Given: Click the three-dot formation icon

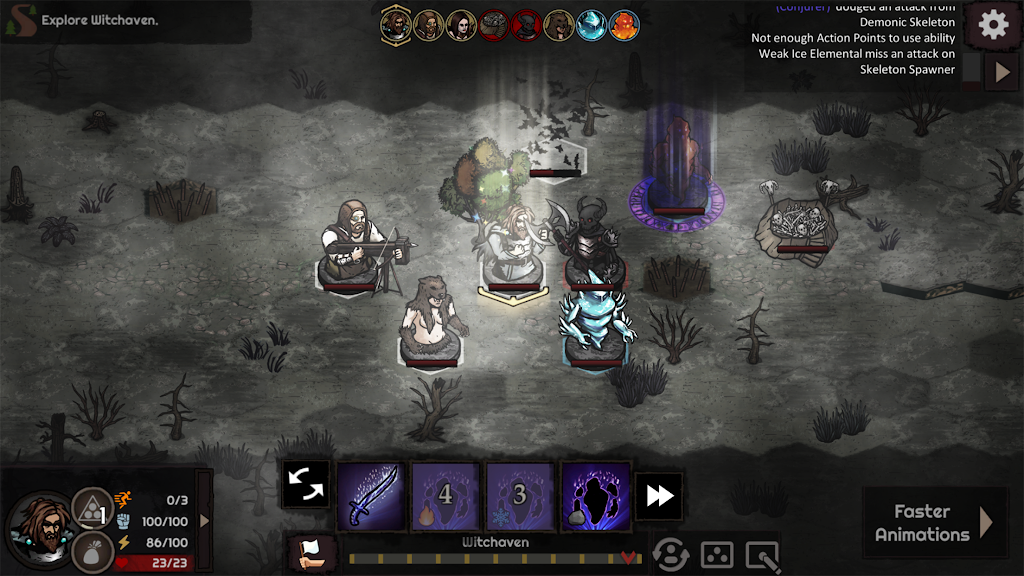Looking at the screenshot, I should [x=716, y=553].
